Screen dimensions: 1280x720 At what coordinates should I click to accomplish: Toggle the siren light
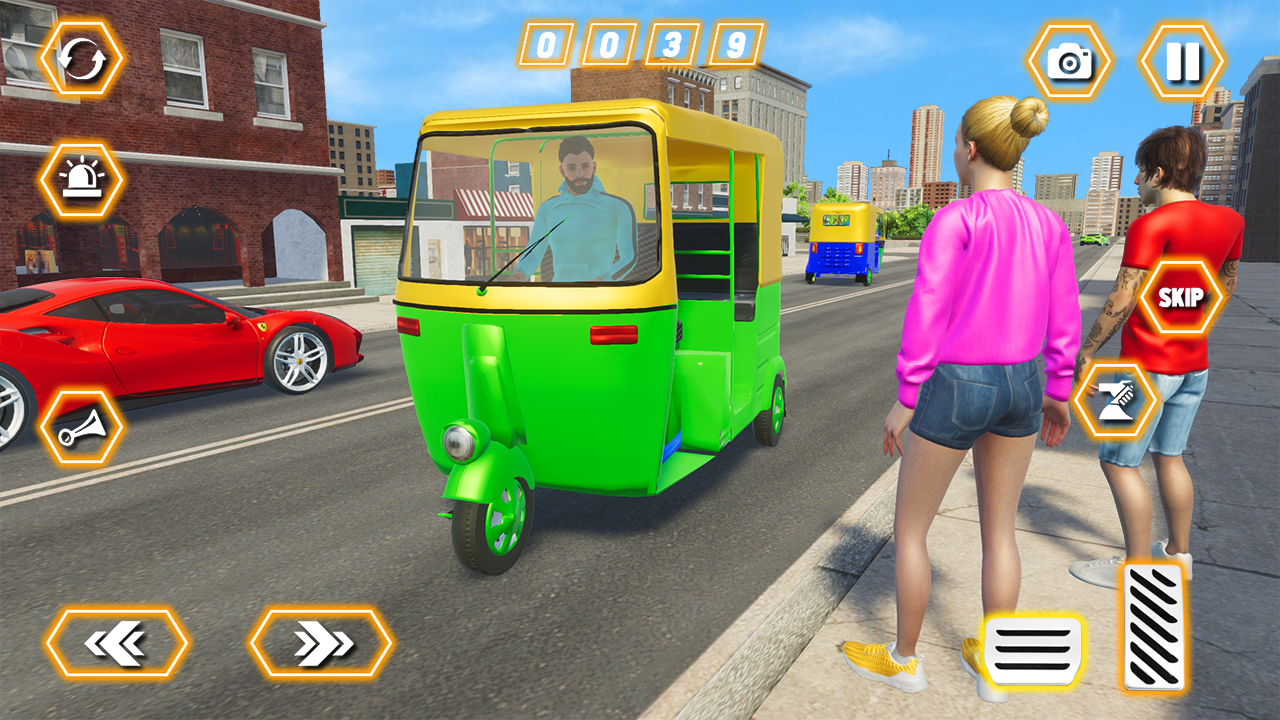80,180
